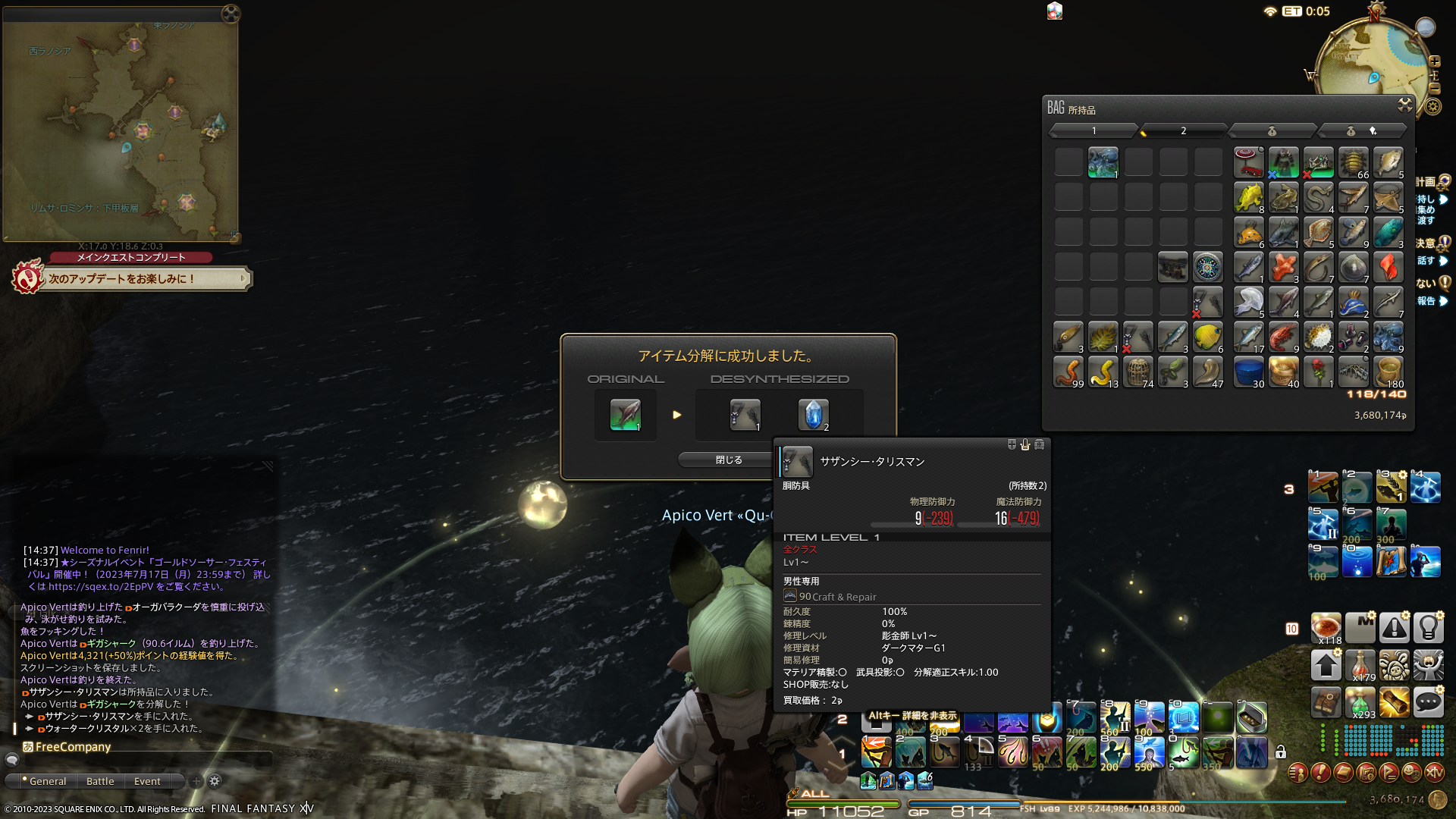Open the red XIV system menu icon
Image resolution: width=1456 pixels, height=819 pixels.
click(1434, 772)
